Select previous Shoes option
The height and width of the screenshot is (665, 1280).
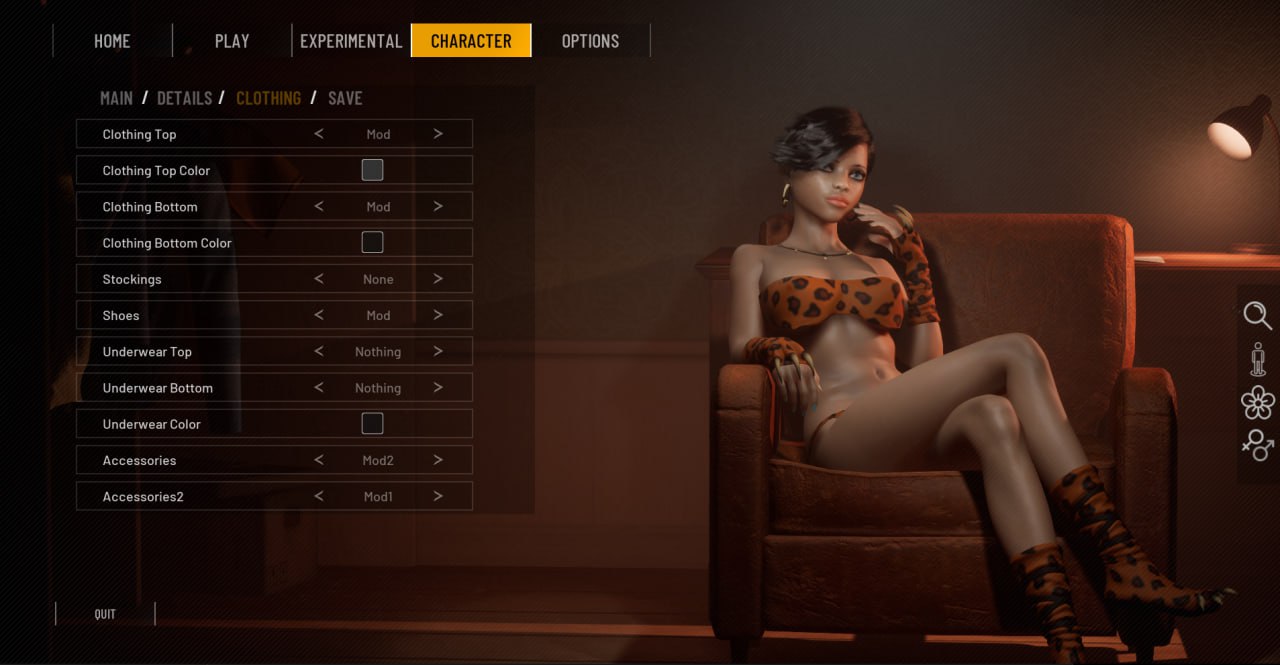(319, 315)
